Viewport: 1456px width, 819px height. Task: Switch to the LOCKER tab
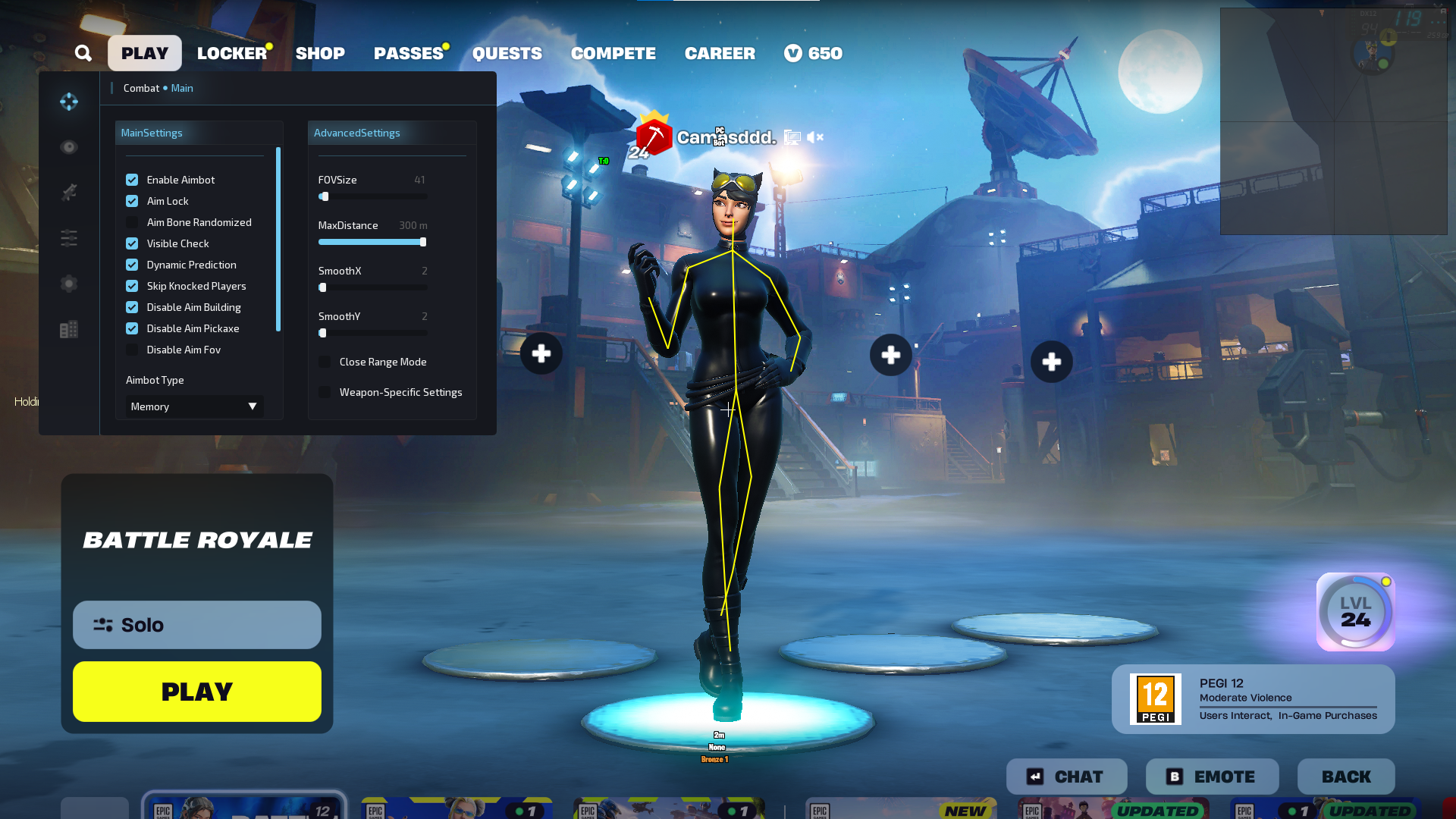pyautogui.click(x=232, y=53)
